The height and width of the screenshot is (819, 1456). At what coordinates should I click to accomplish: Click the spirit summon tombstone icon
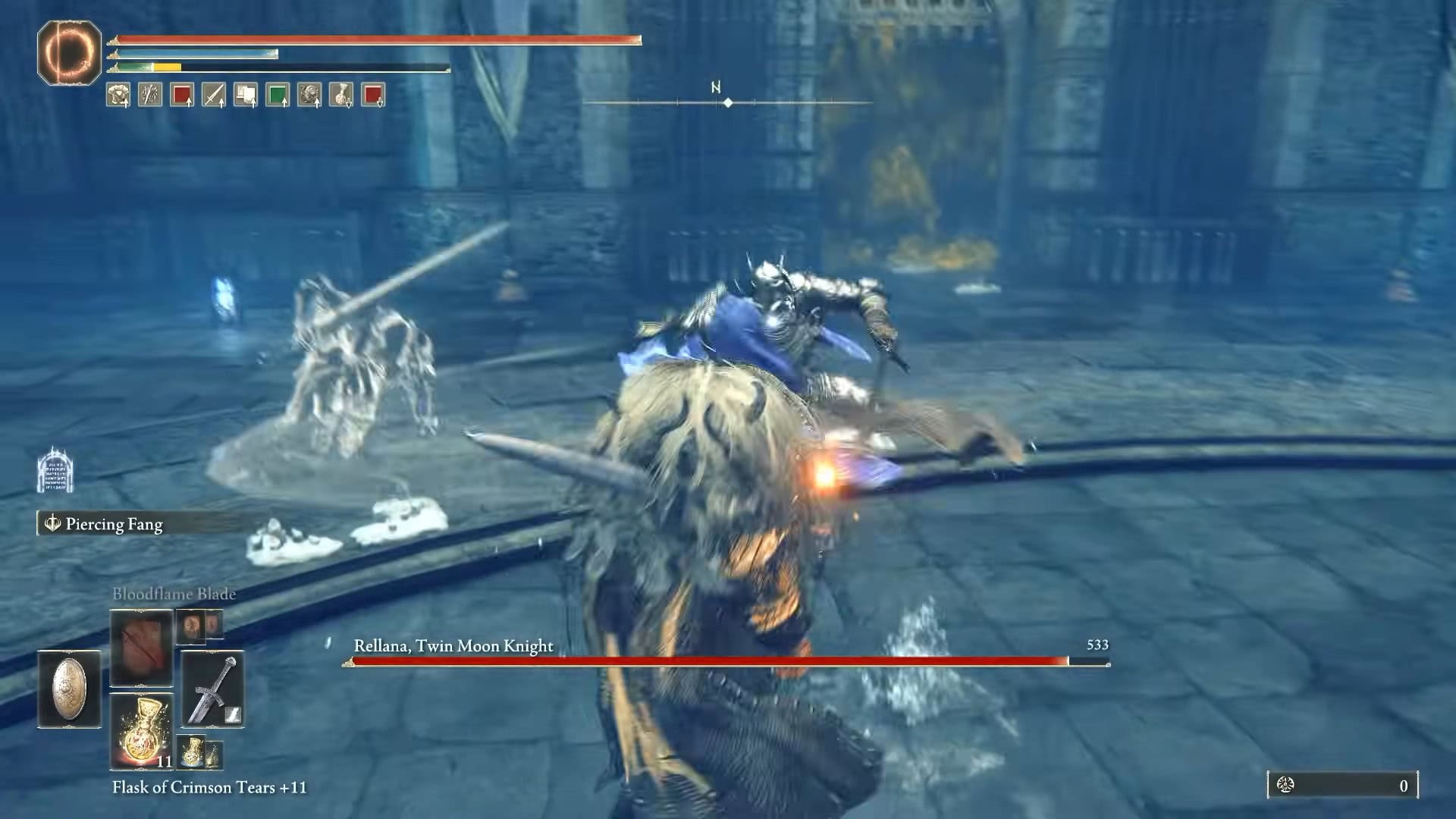[x=55, y=470]
